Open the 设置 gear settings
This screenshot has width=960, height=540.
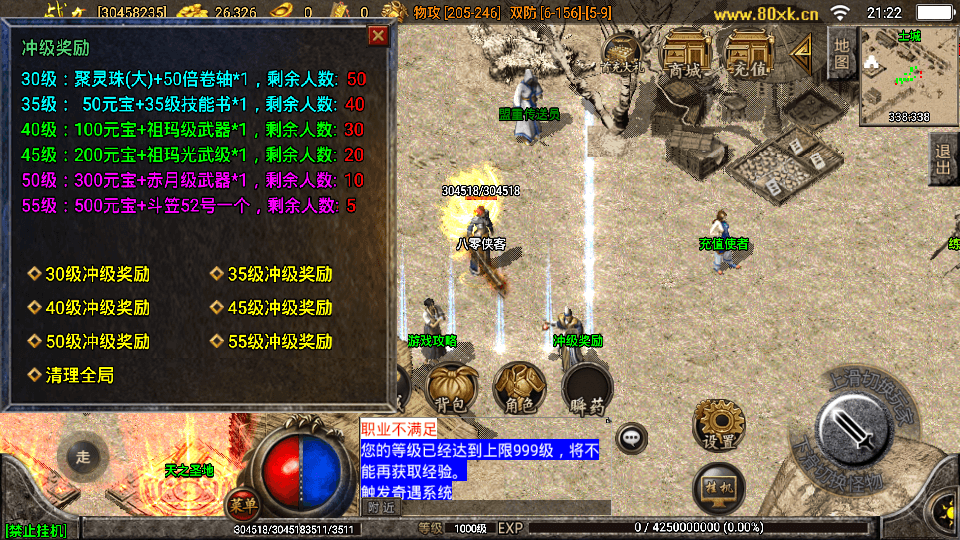[718, 425]
